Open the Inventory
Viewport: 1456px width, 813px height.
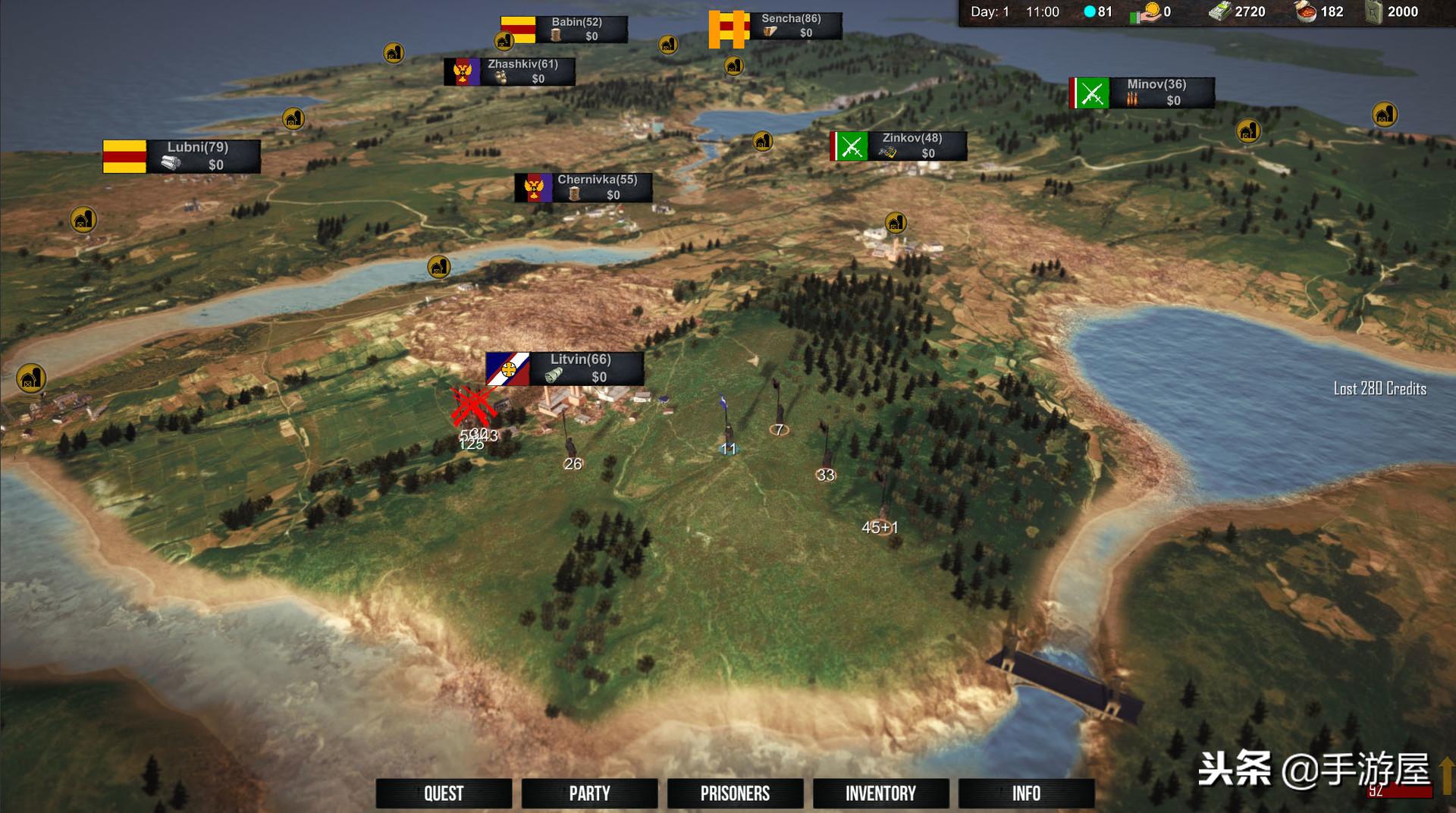click(x=880, y=793)
